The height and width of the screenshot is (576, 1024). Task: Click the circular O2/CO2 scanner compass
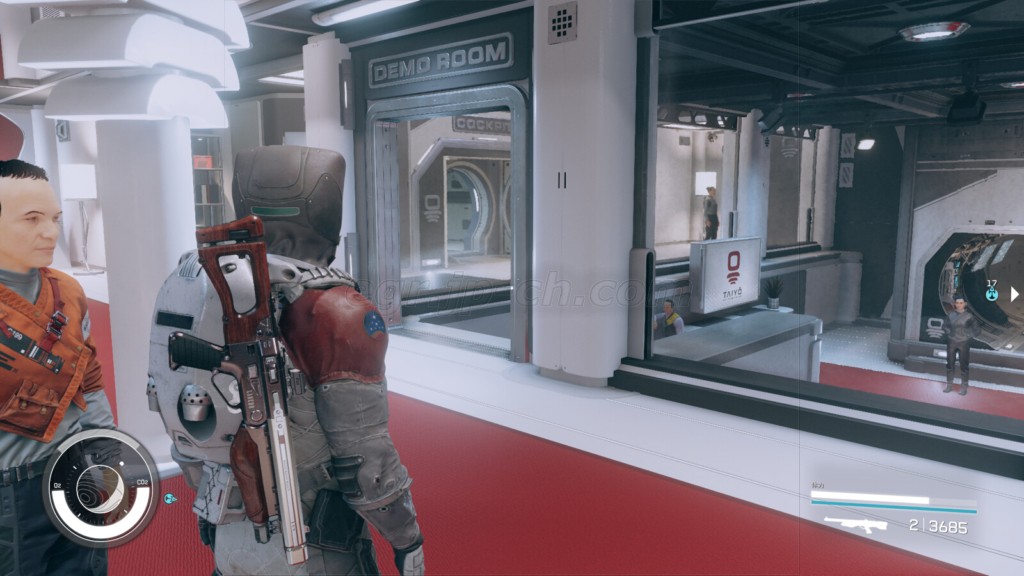[100, 488]
